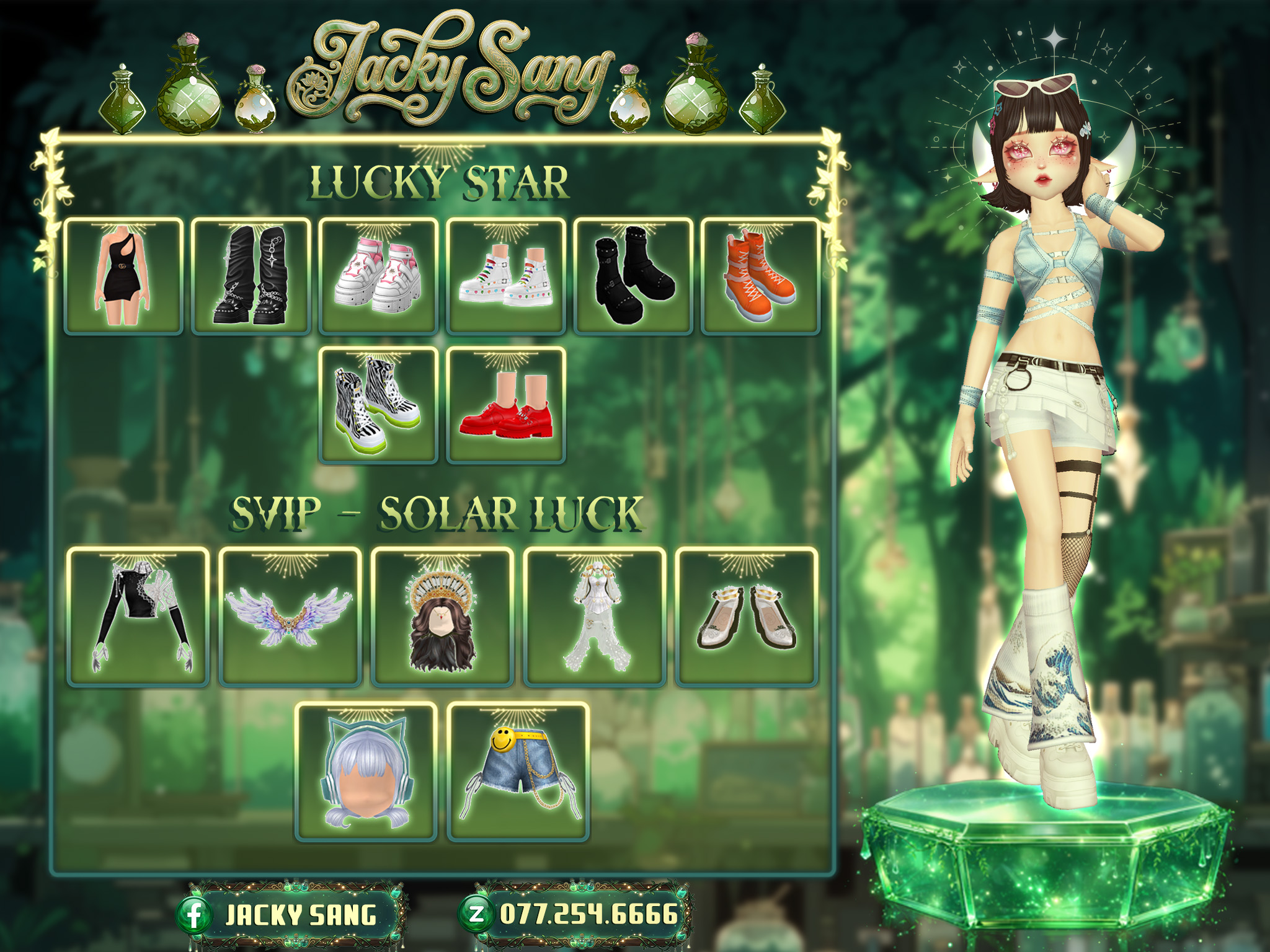Pick the denim shorts with smiley face
Screen dimensions: 1270x952
point(518,772)
